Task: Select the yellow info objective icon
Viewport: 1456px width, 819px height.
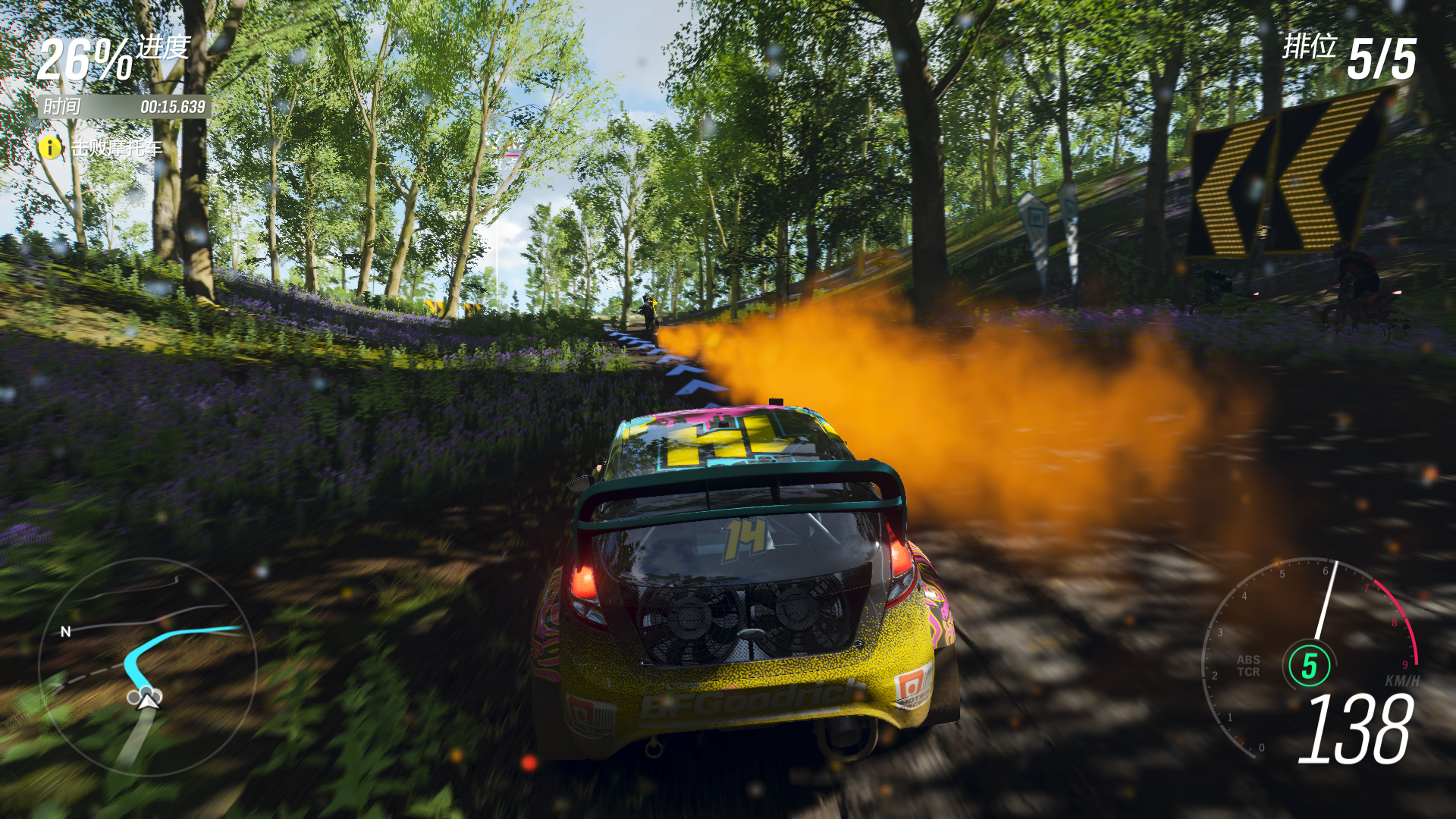Action: (50, 147)
